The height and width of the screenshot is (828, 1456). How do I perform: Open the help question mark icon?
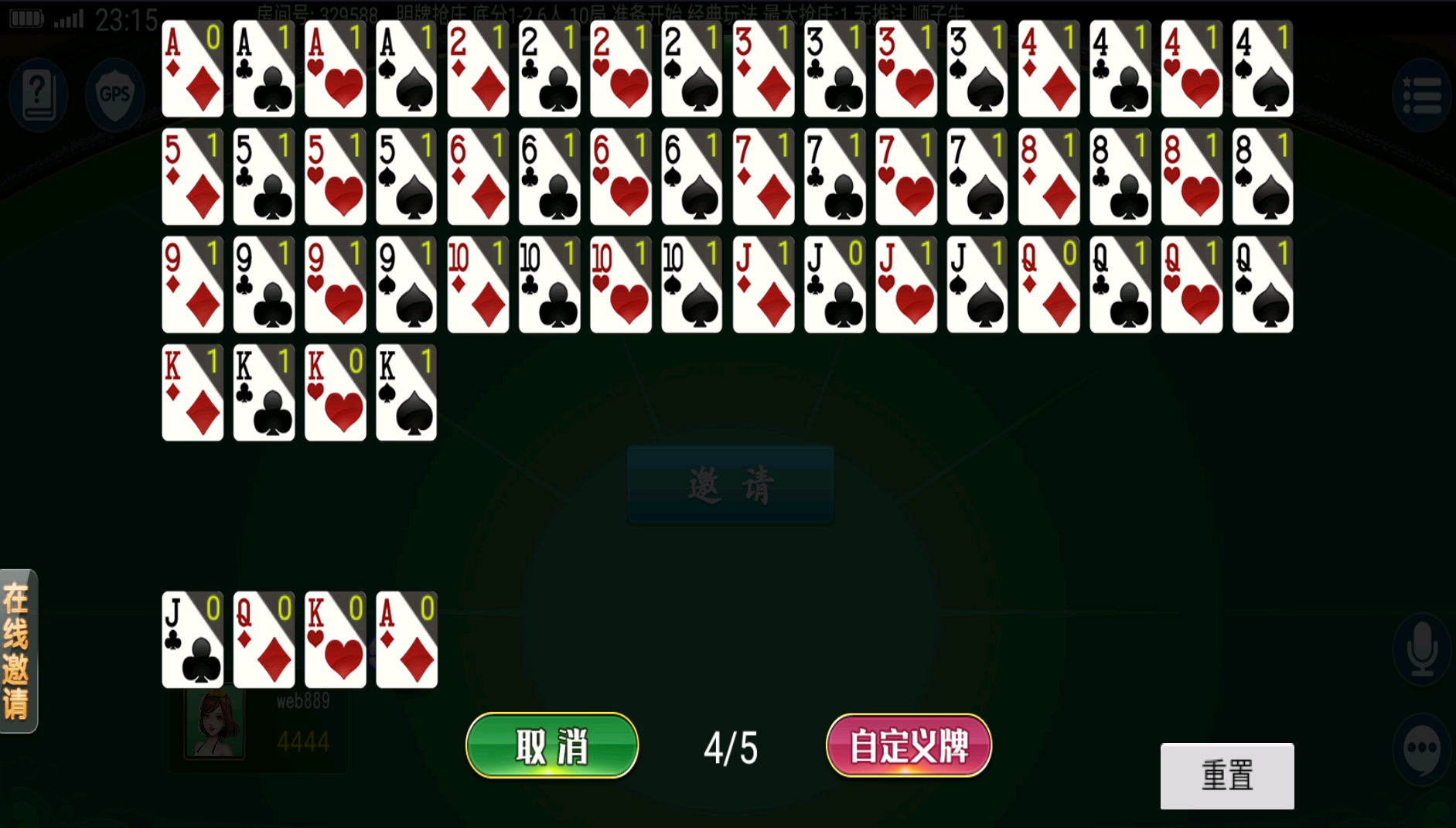[x=37, y=94]
